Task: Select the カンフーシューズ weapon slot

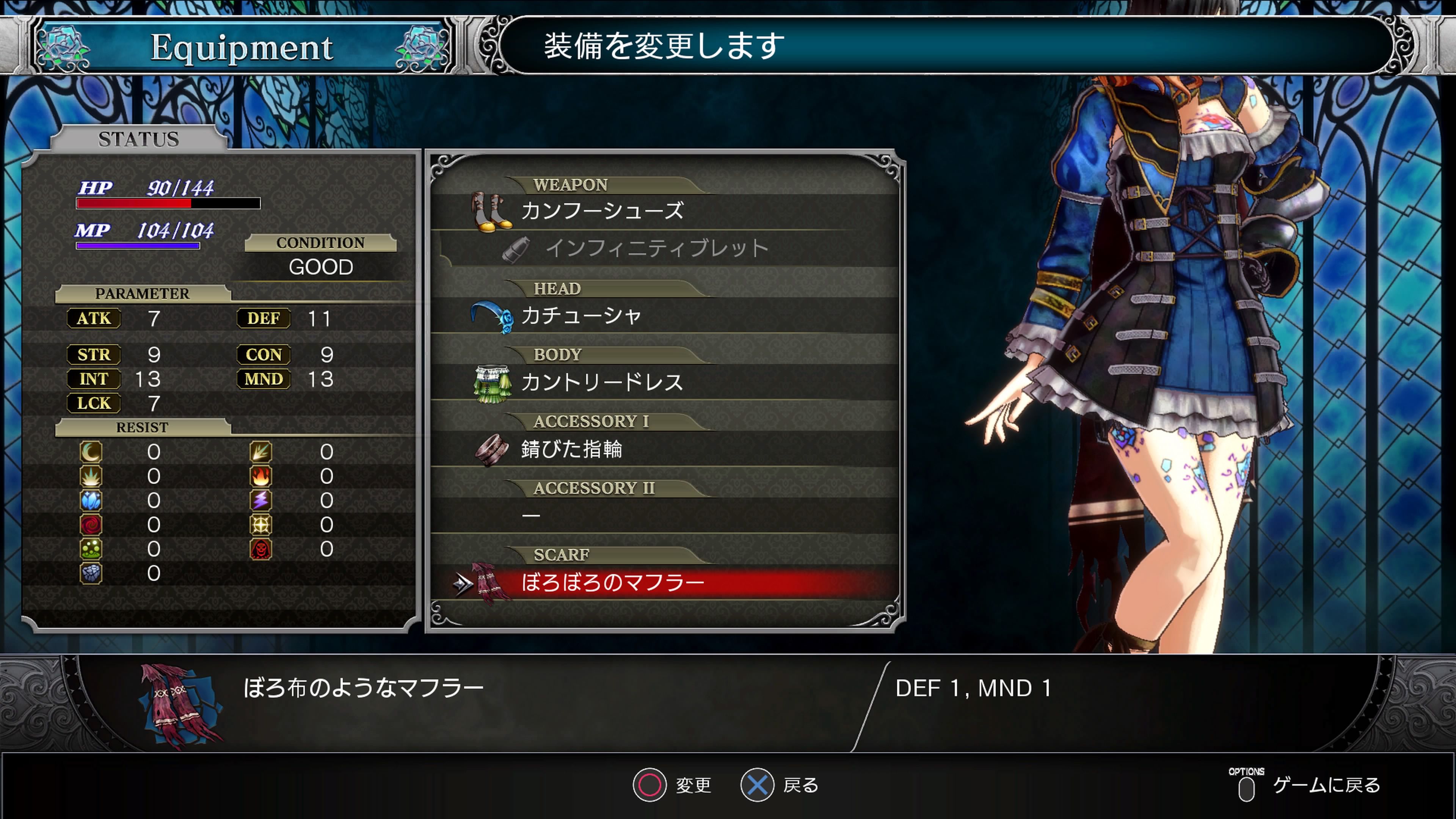Action: coord(602,212)
